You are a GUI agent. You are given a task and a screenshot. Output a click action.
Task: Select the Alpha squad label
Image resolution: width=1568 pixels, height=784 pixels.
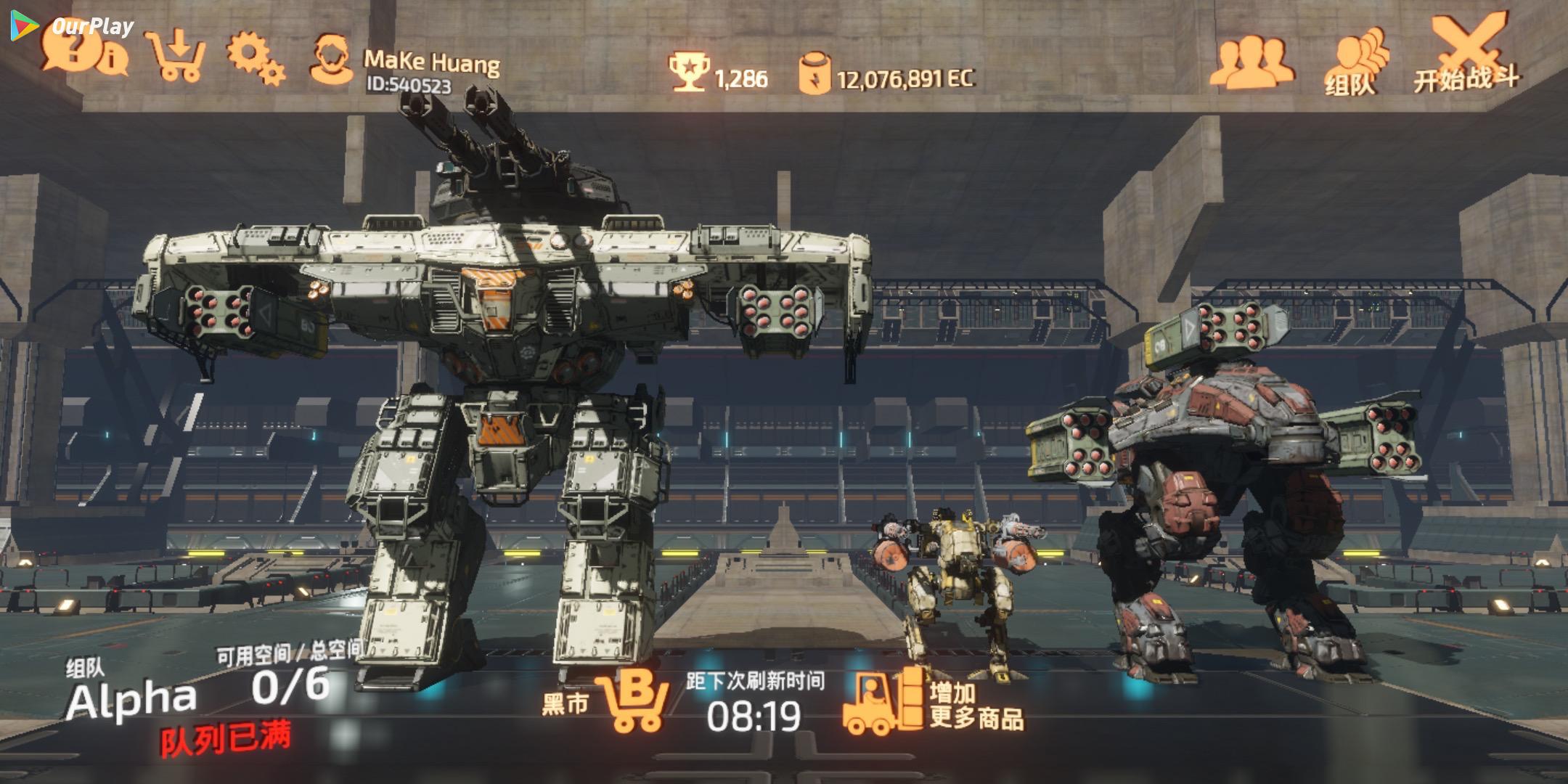click(131, 701)
